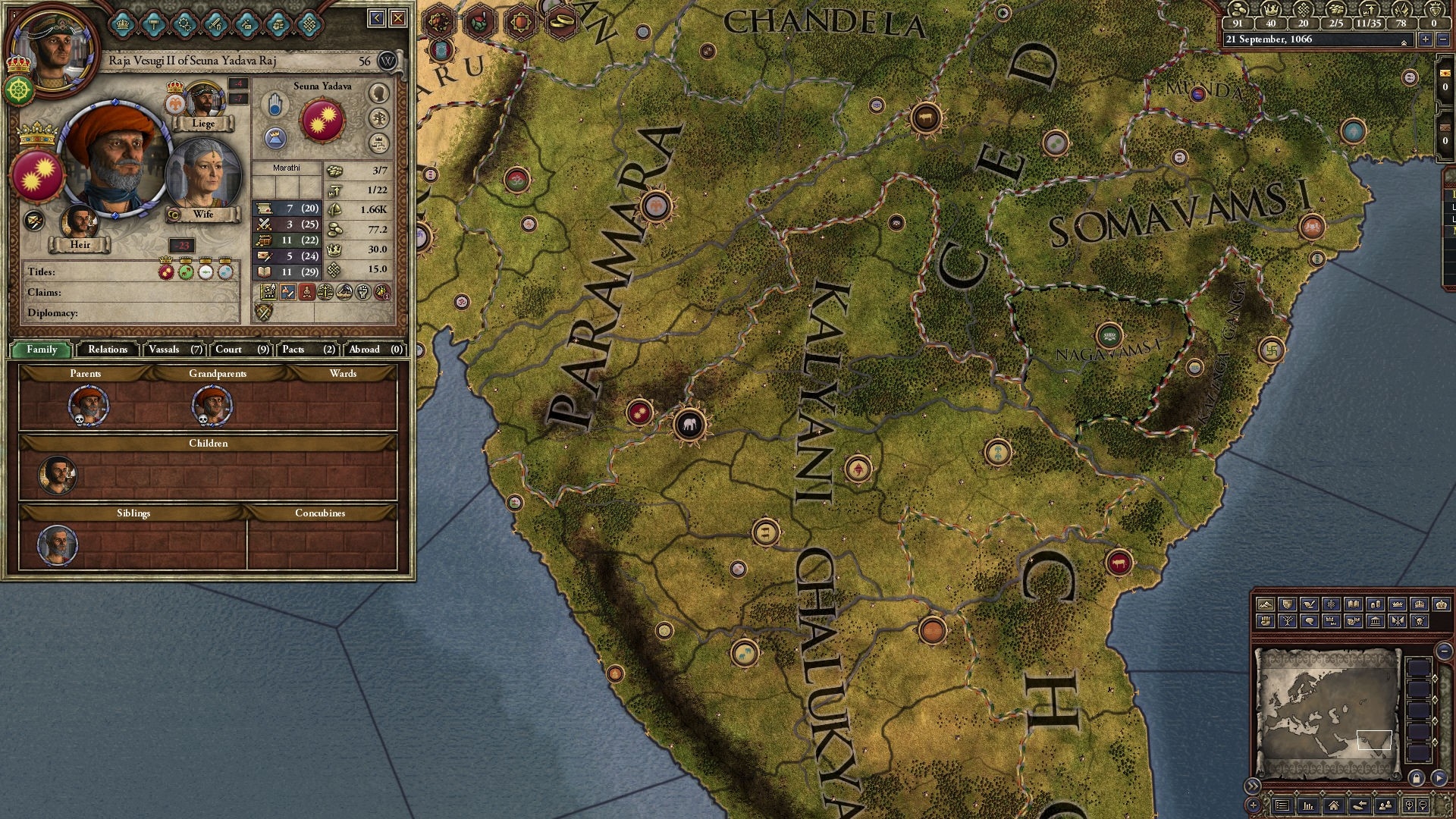The height and width of the screenshot is (819, 1456).
Task: Select the sibling portrait under Siblings
Action: point(58,544)
